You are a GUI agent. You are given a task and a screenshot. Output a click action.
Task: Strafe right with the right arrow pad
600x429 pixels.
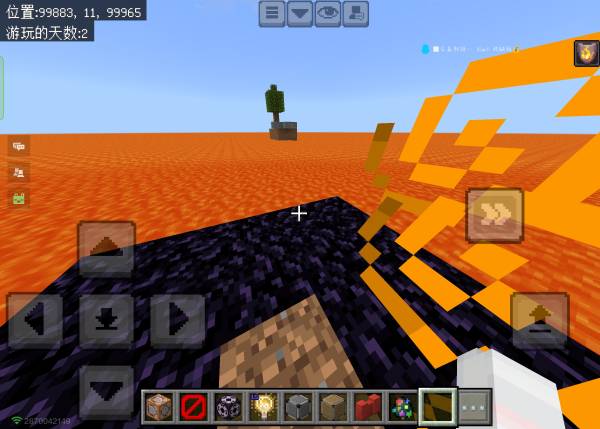177,320
